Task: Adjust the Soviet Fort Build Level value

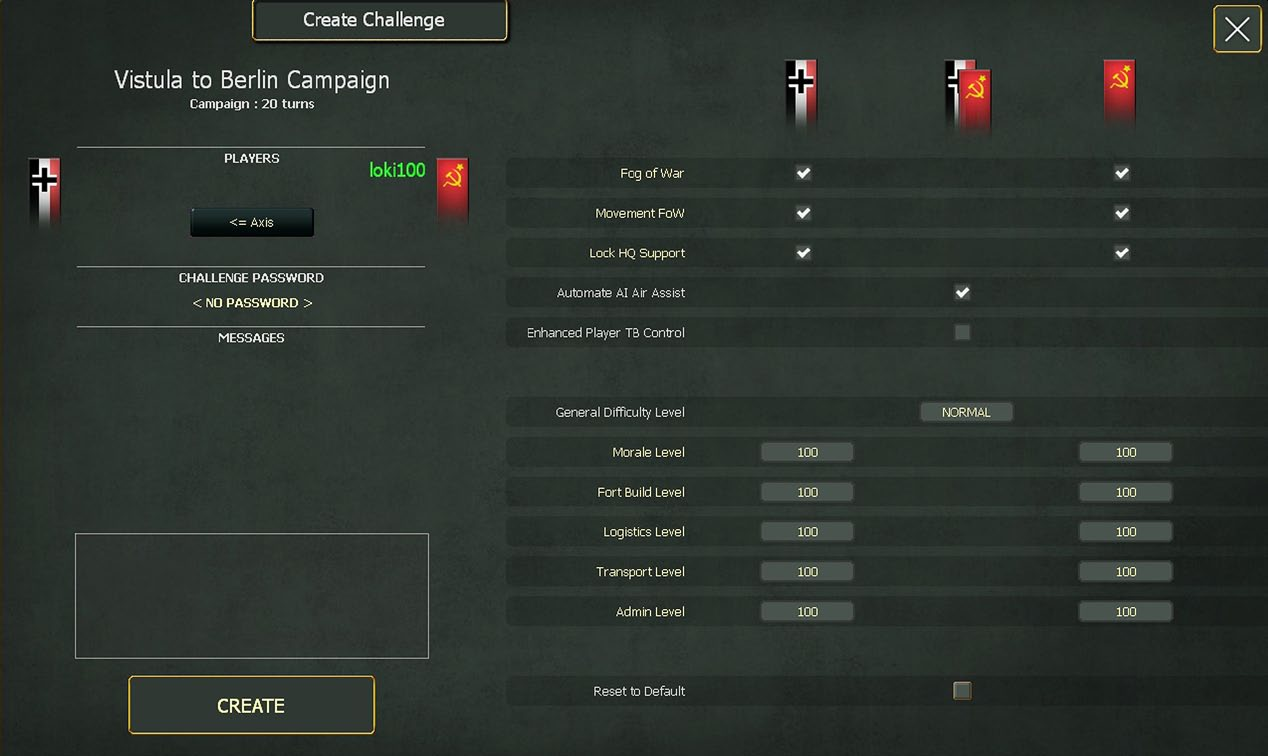Action: 1125,492
